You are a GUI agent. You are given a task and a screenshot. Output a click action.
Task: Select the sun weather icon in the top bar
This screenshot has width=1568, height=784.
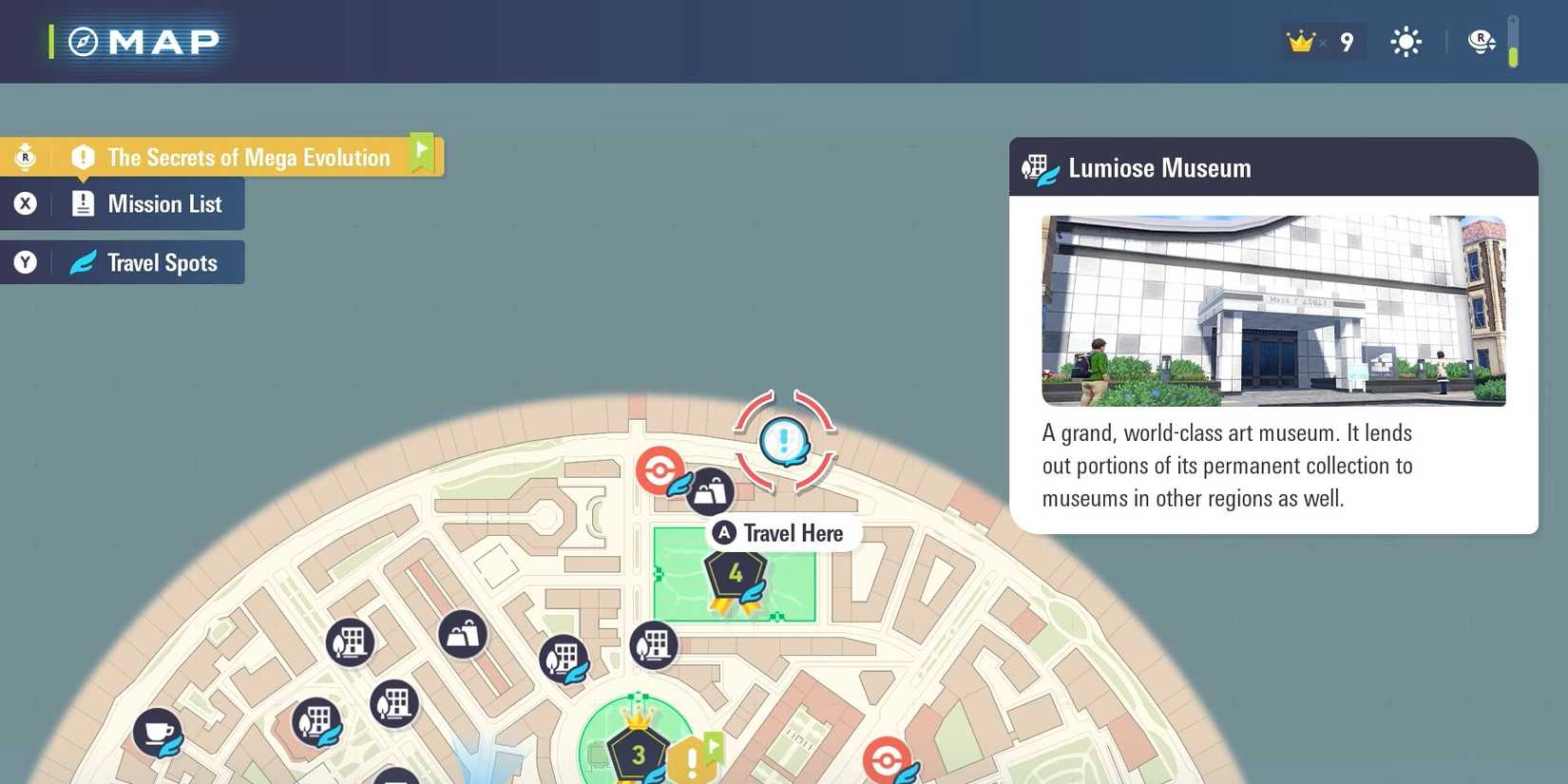point(1405,41)
